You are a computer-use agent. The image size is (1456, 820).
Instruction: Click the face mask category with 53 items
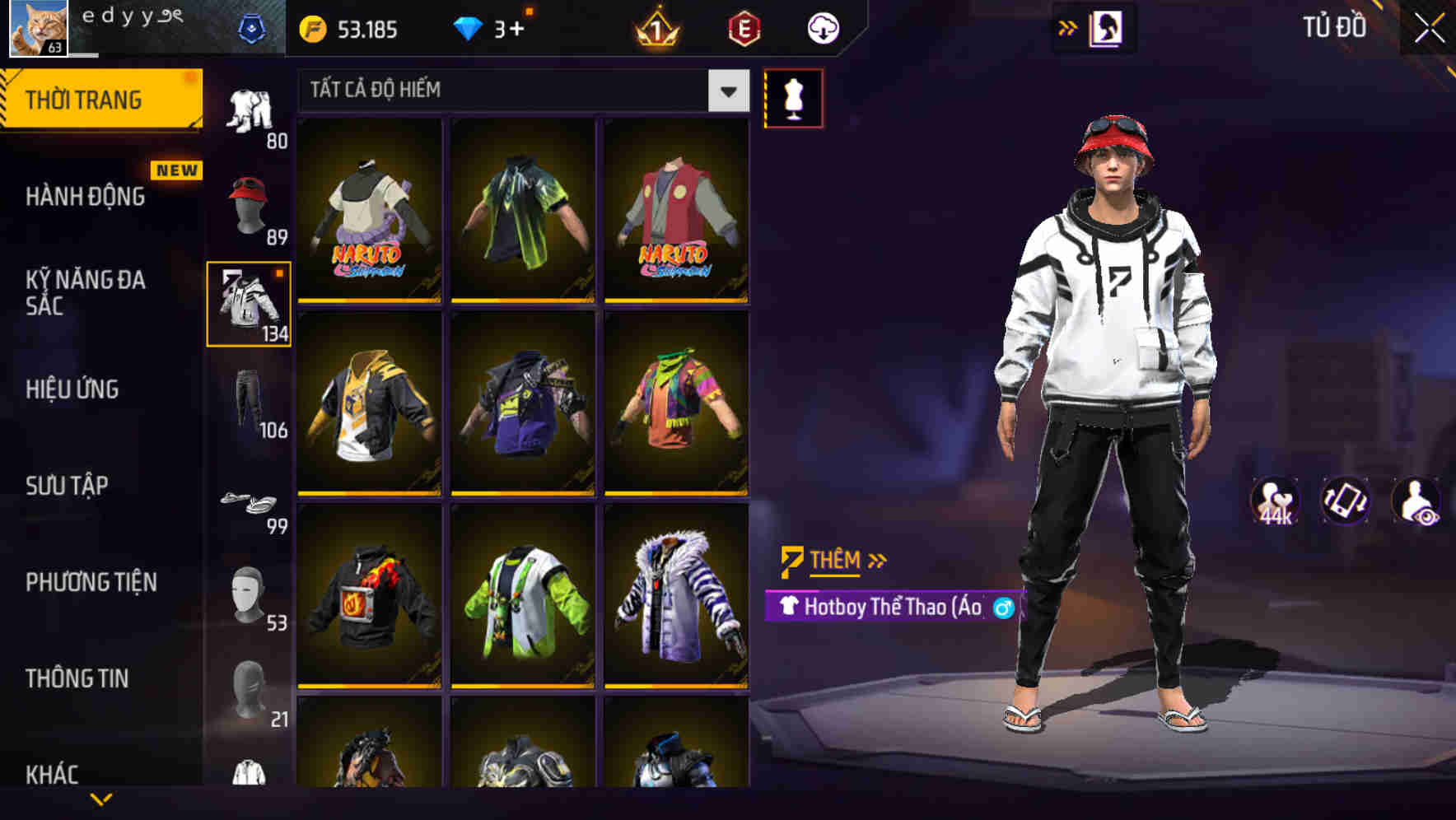point(250,593)
